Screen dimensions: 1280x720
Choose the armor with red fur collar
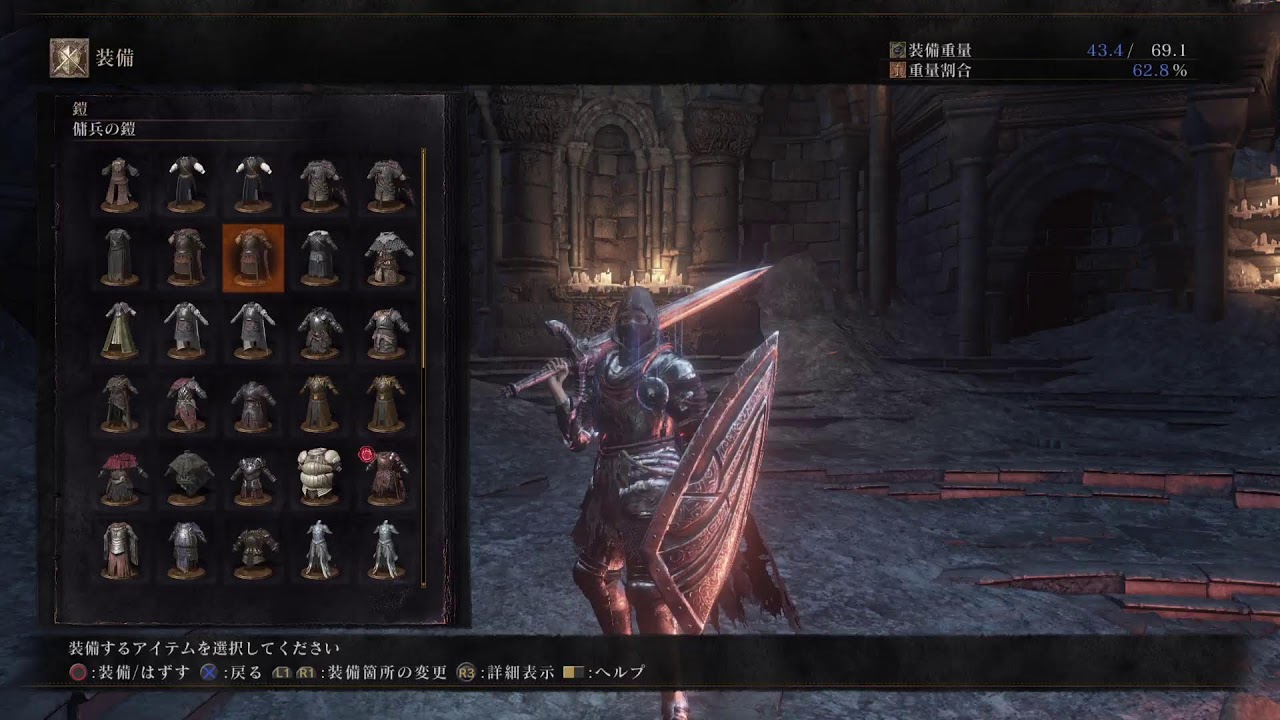pyautogui.click(x=120, y=475)
